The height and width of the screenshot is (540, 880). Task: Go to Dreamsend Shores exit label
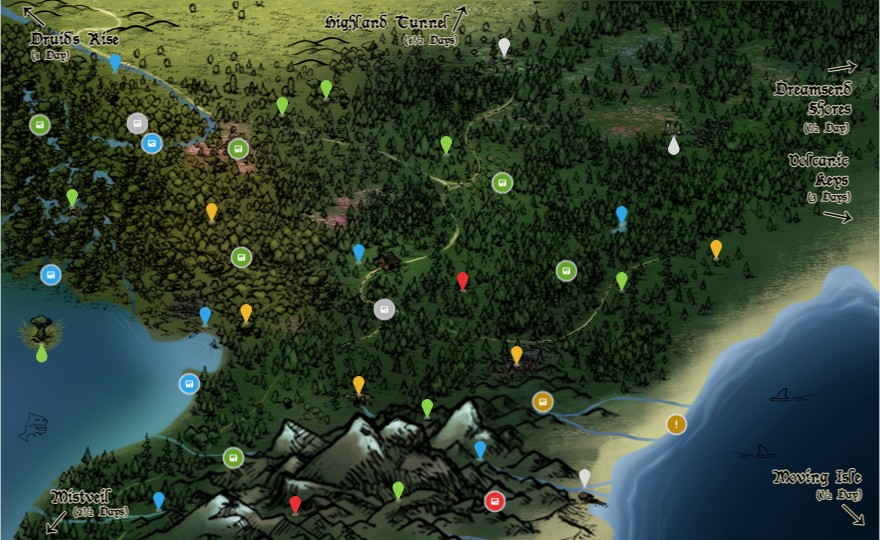point(813,98)
